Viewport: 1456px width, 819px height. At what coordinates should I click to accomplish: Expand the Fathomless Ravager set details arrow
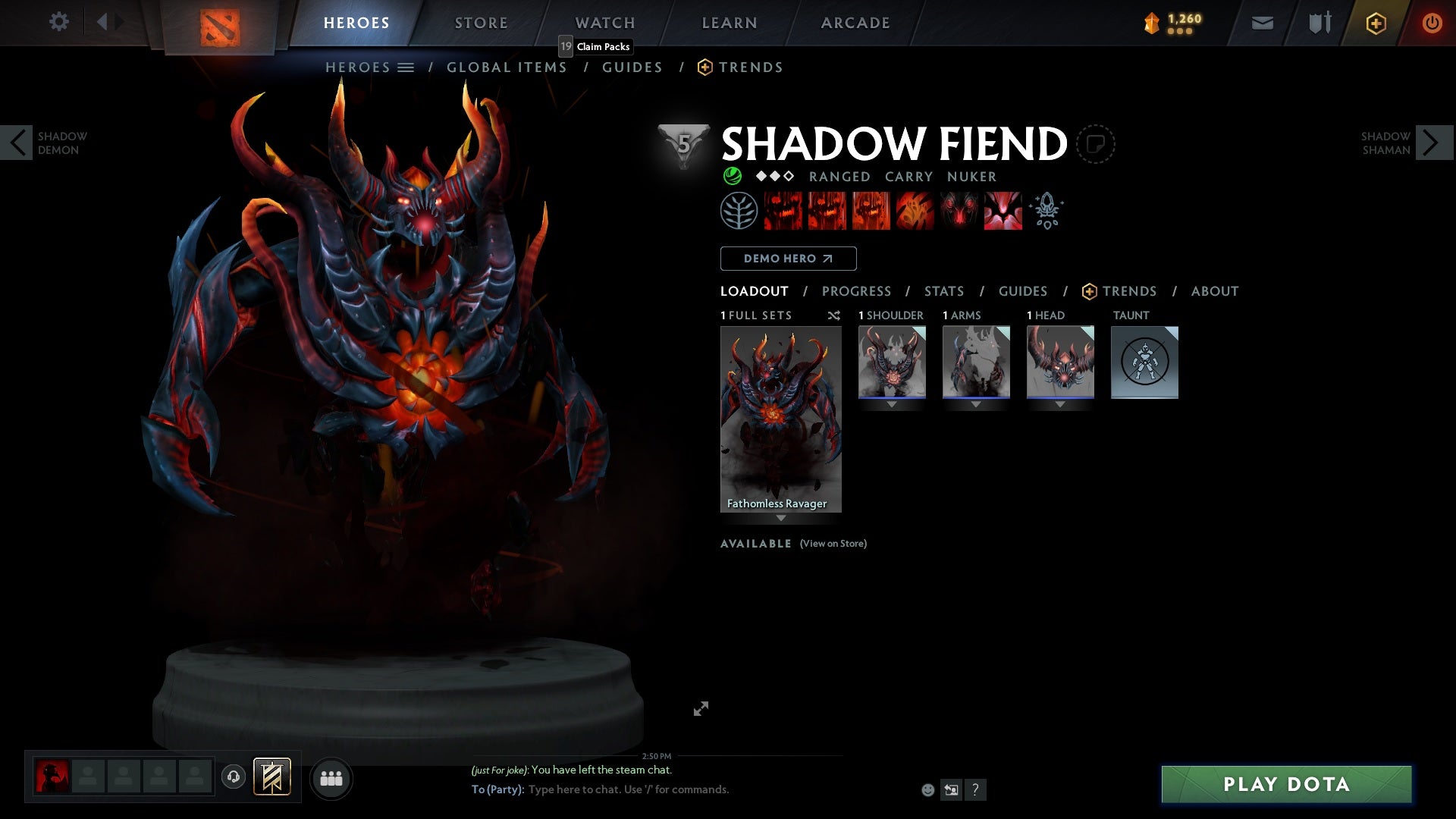tap(780, 519)
